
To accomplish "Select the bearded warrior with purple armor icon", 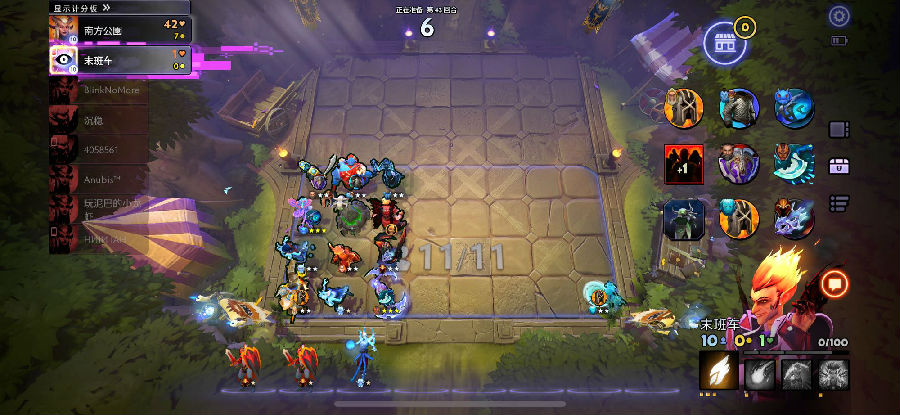I will point(739,163).
